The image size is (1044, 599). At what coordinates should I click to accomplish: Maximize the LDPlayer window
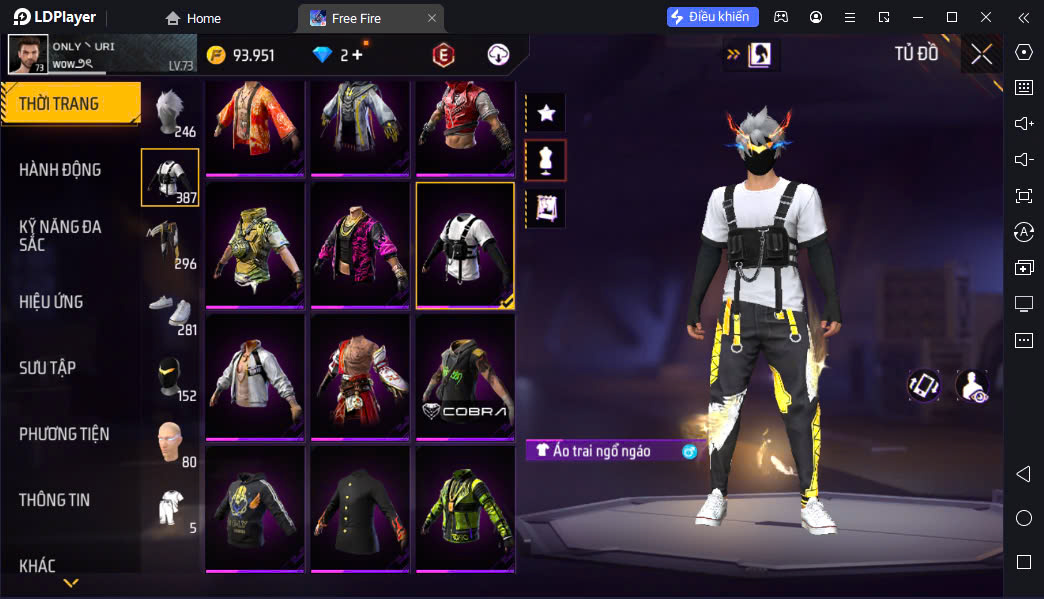[951, 17]
